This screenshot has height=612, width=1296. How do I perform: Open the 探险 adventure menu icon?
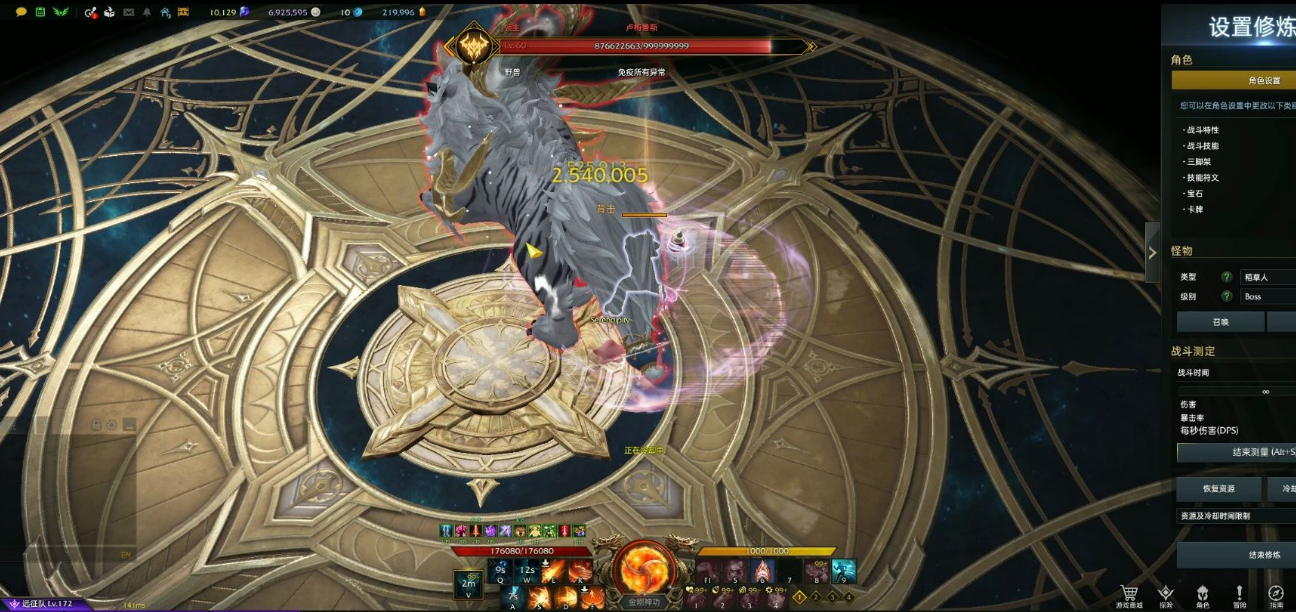coord(1166,594)
